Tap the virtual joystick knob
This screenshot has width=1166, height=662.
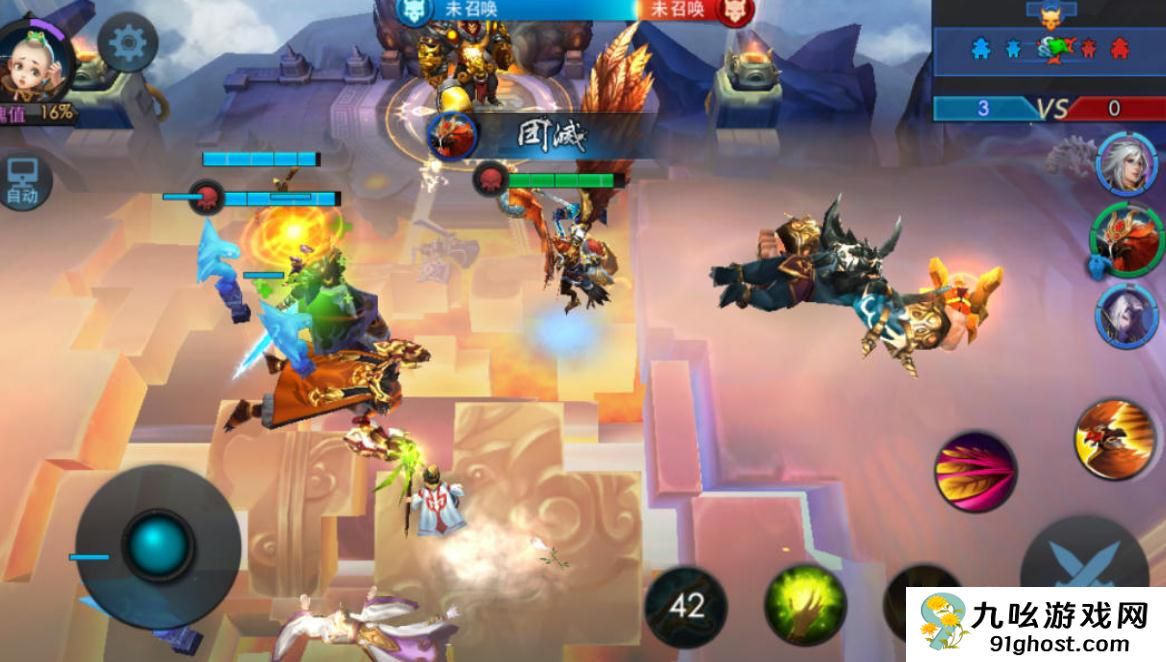tap(157, 546)
